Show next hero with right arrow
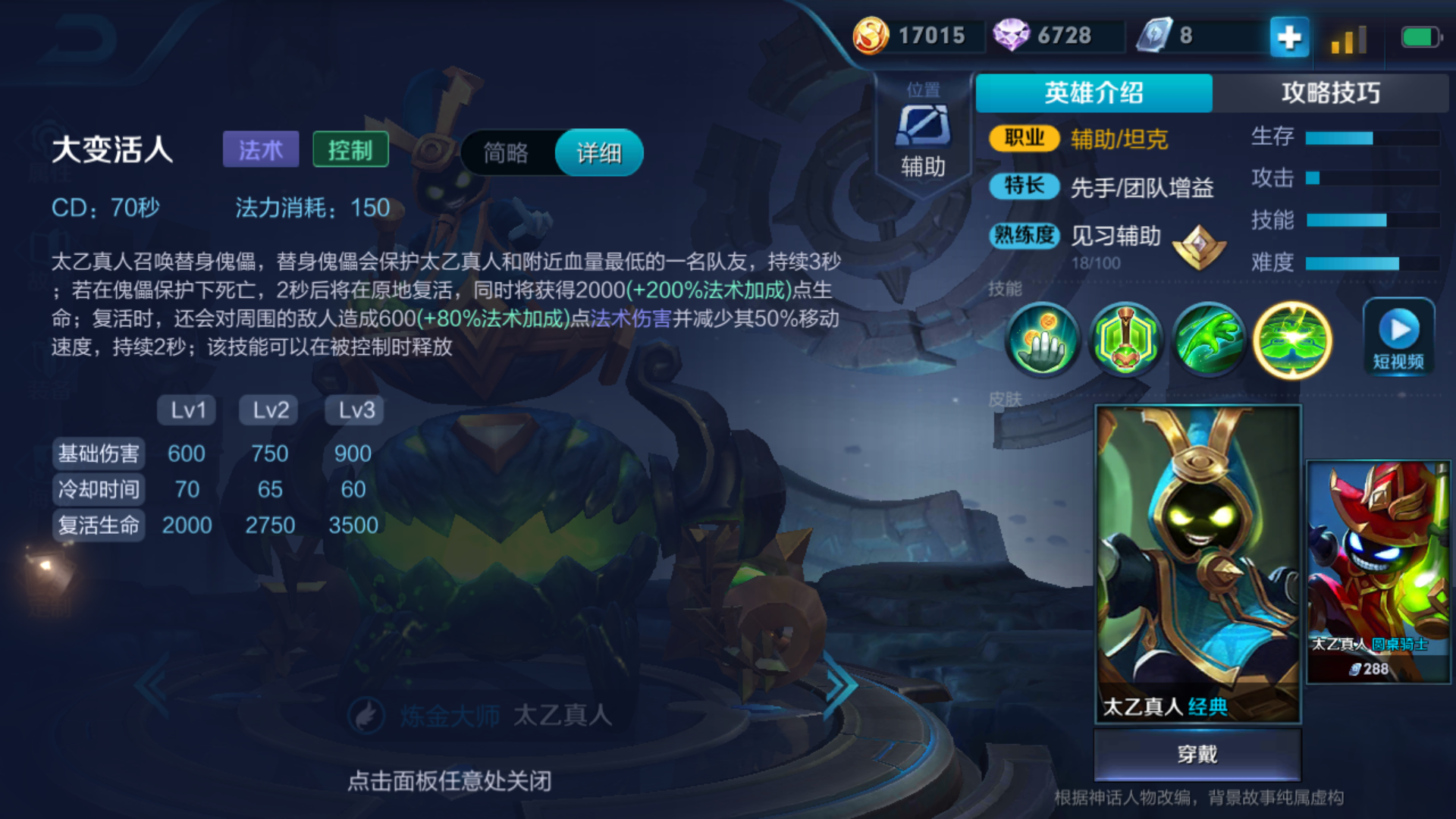The image size is (1456, 819). [x=840, y=686]
